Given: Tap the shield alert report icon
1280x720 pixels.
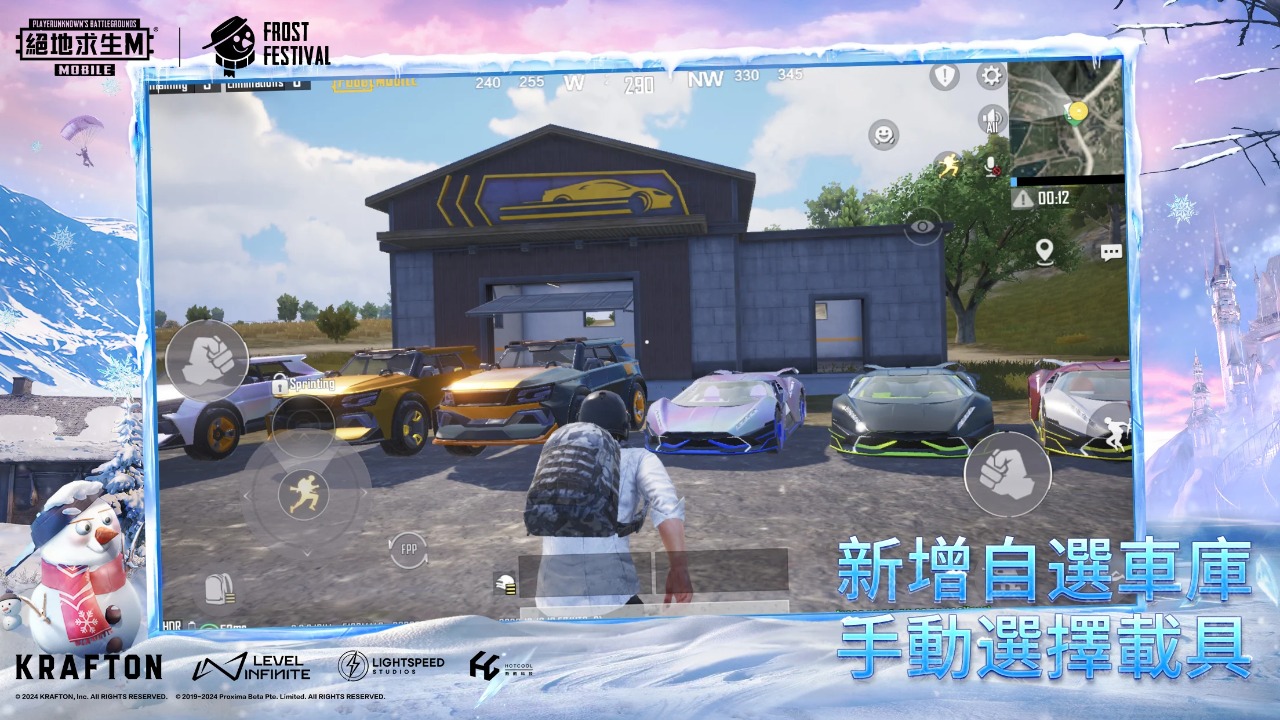Looking at the screenshot, I should [944, 76].
